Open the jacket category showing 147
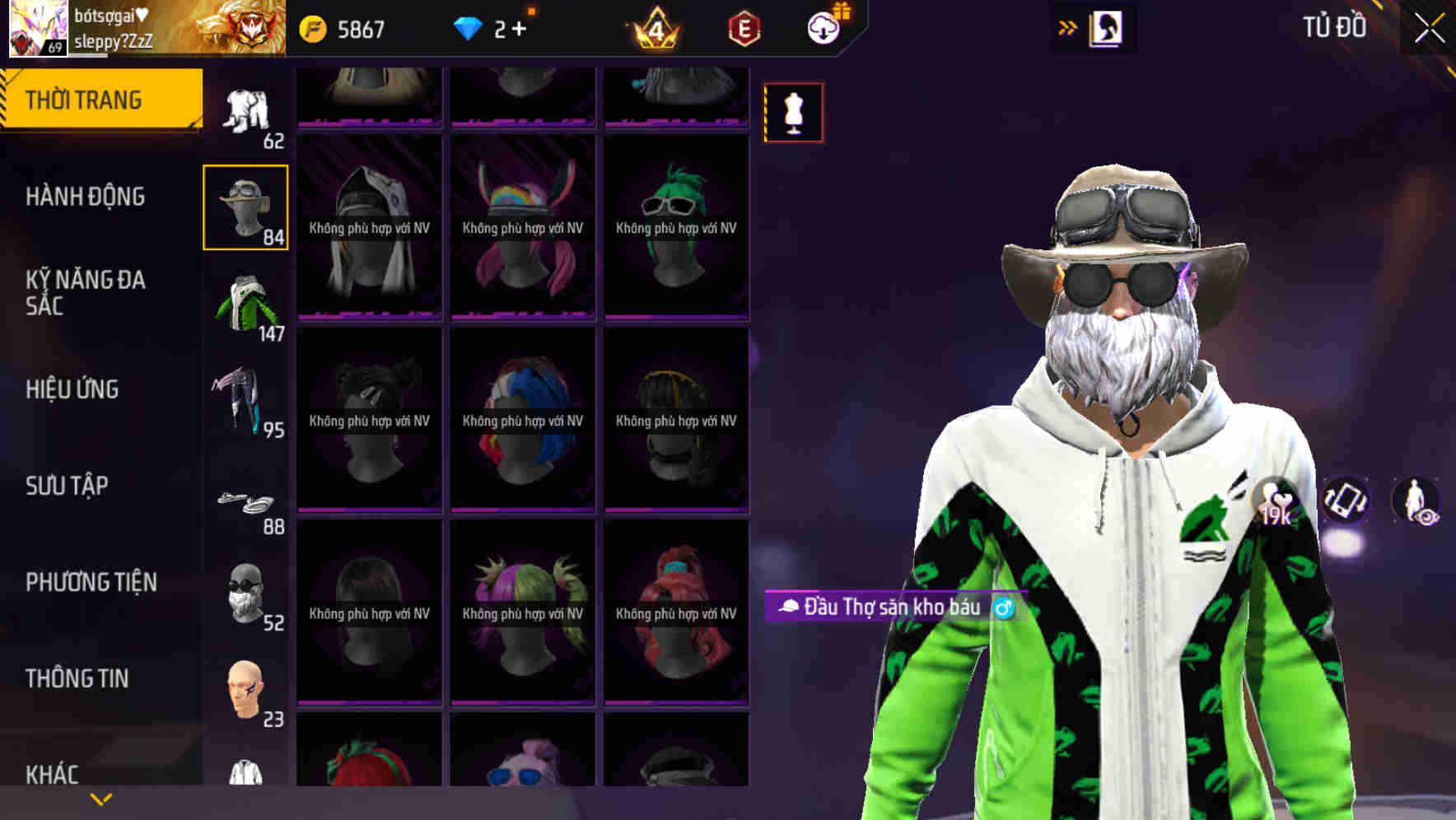This screenshot has width=1456, height=820. tap(245, 303)
